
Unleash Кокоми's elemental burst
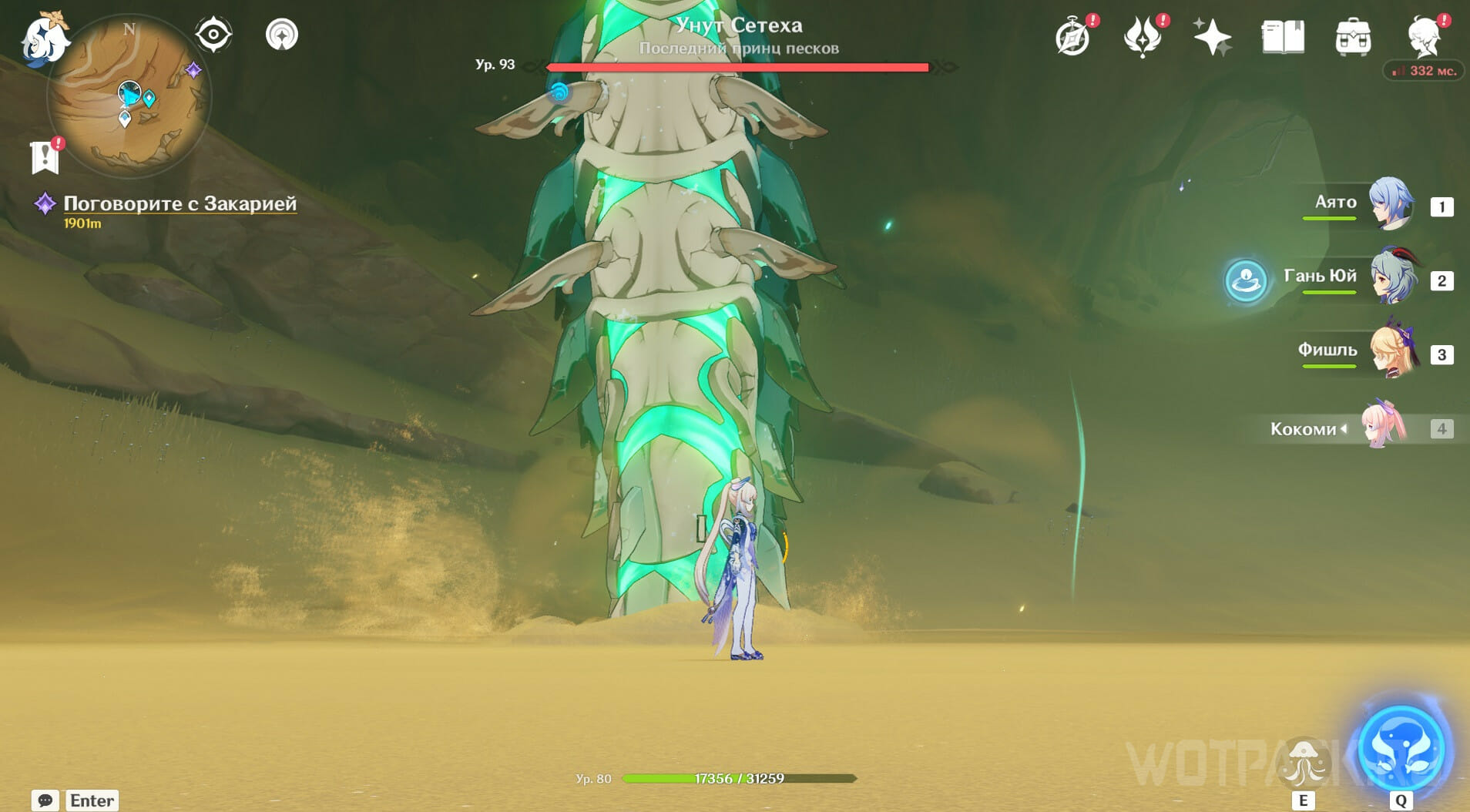pyautogui.click(x=1401, y=749)
